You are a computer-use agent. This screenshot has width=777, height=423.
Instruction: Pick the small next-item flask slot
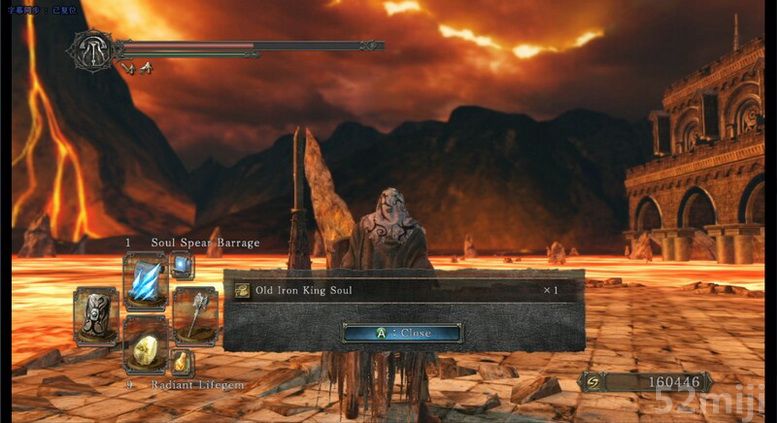click(181, 362)
